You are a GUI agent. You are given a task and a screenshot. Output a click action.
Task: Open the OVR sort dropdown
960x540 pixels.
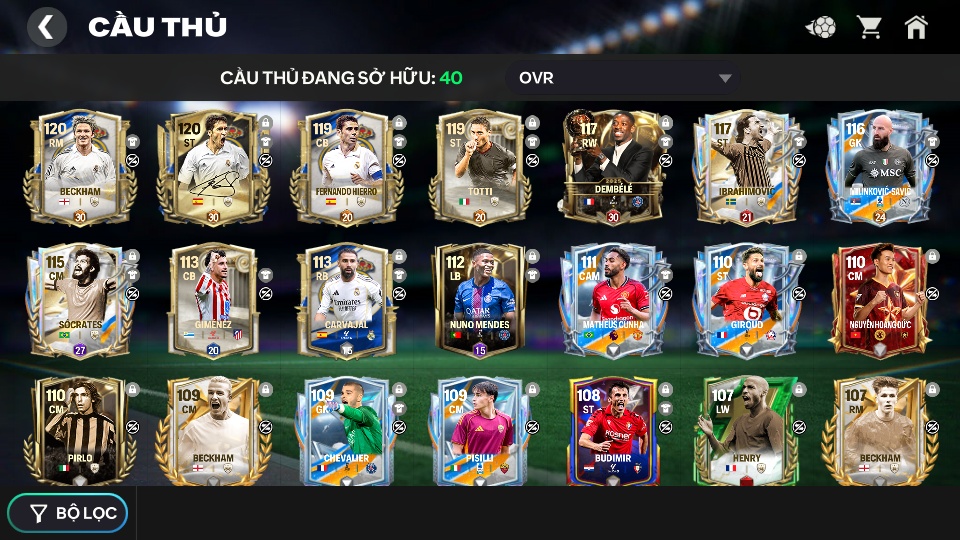625,78
